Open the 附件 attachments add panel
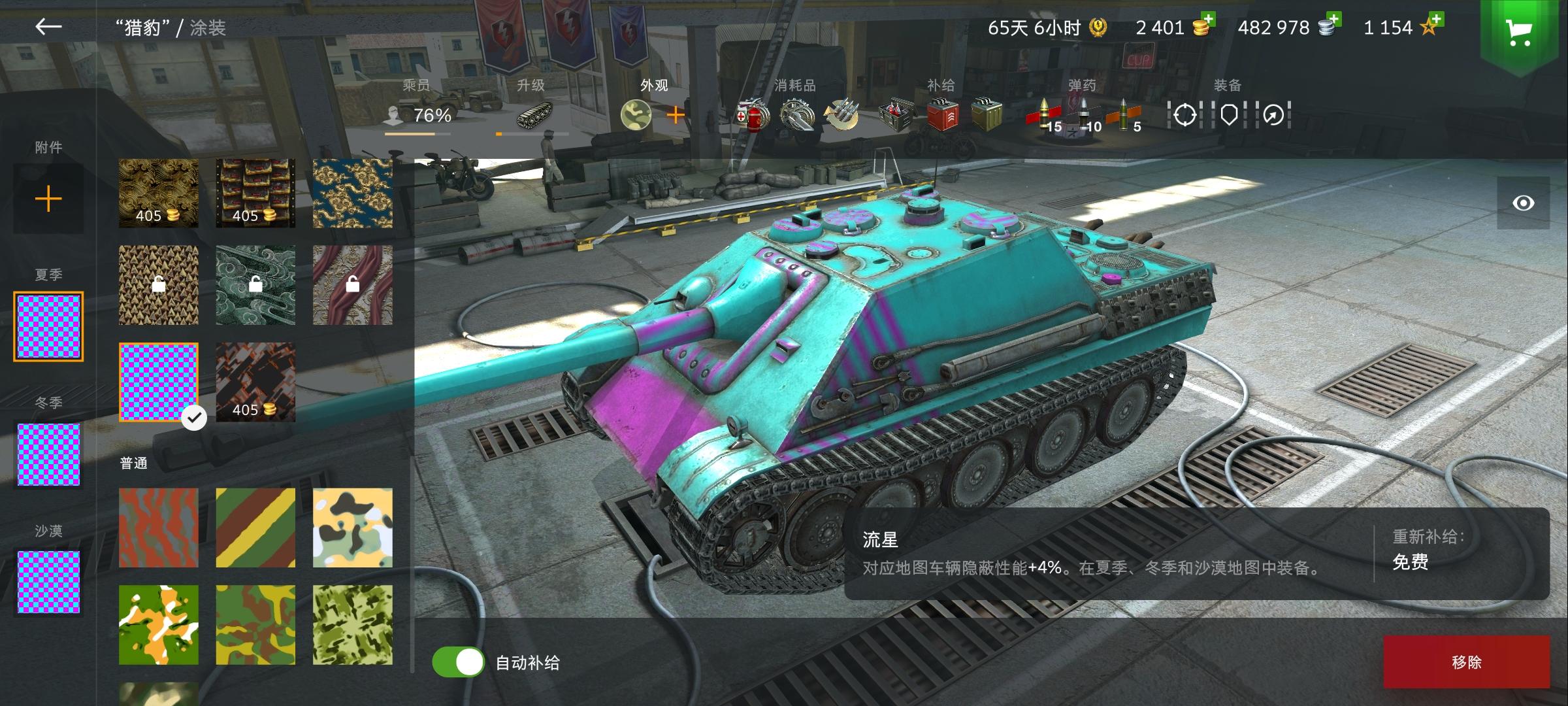Screen dimensions: 1568x706 [x=48, y=198]
